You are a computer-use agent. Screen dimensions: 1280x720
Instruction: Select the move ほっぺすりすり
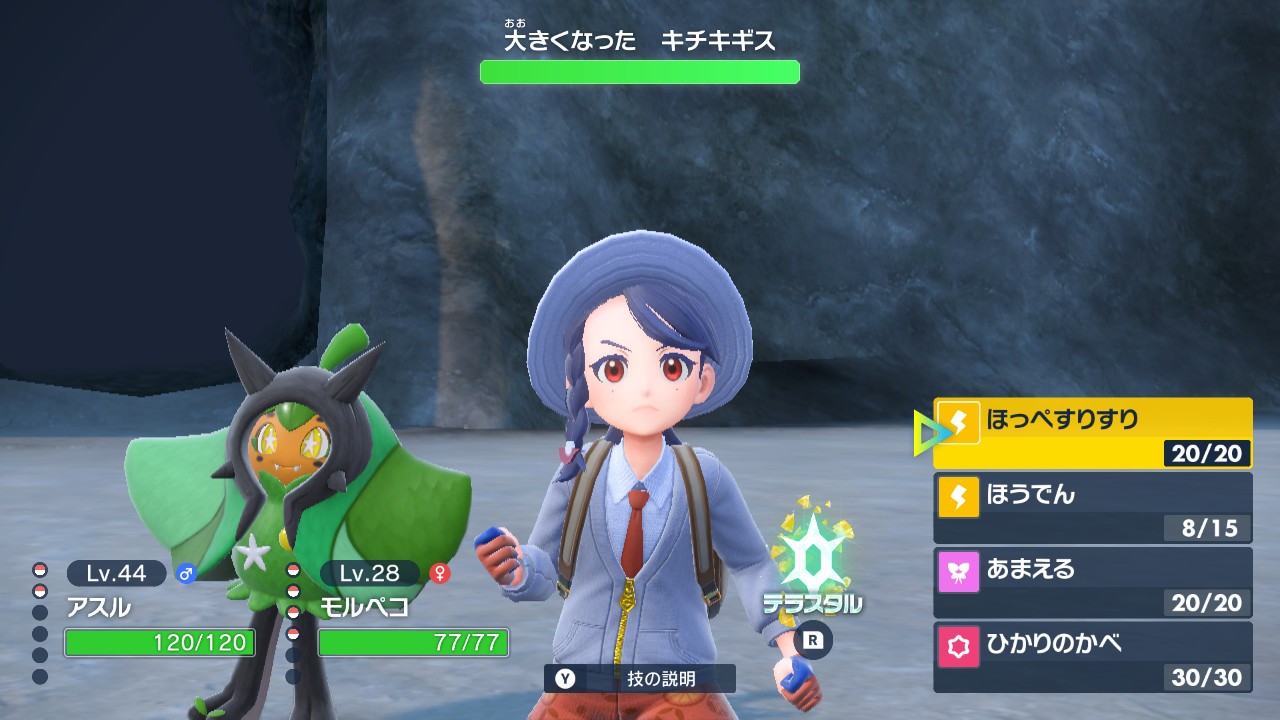point(1092,433)
